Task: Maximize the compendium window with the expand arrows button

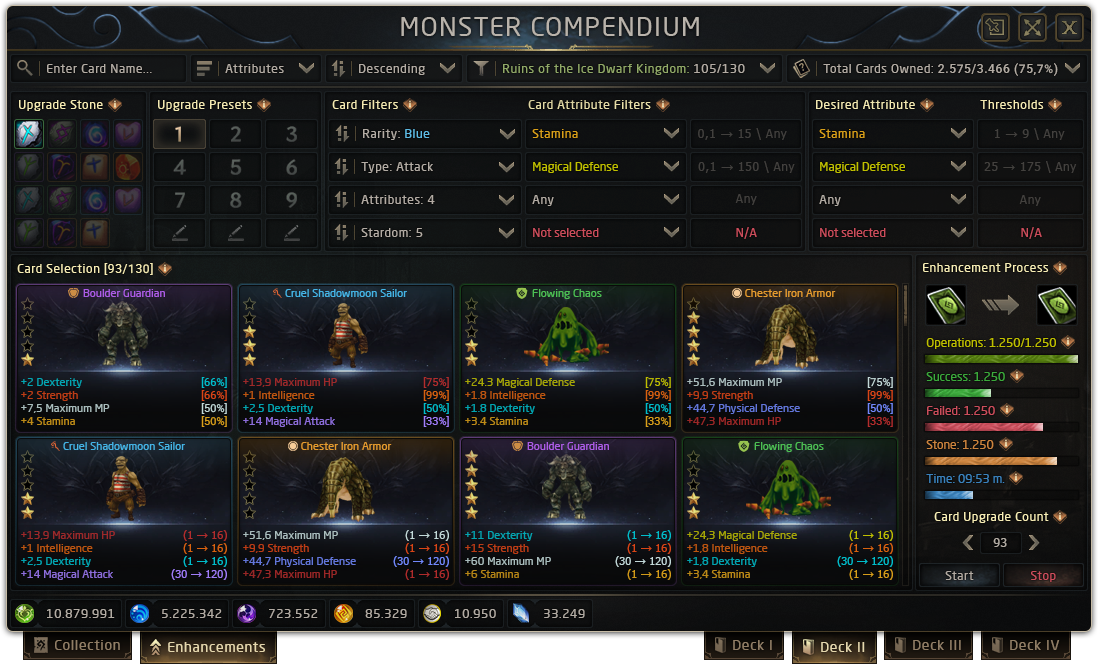Action: 1032,27
